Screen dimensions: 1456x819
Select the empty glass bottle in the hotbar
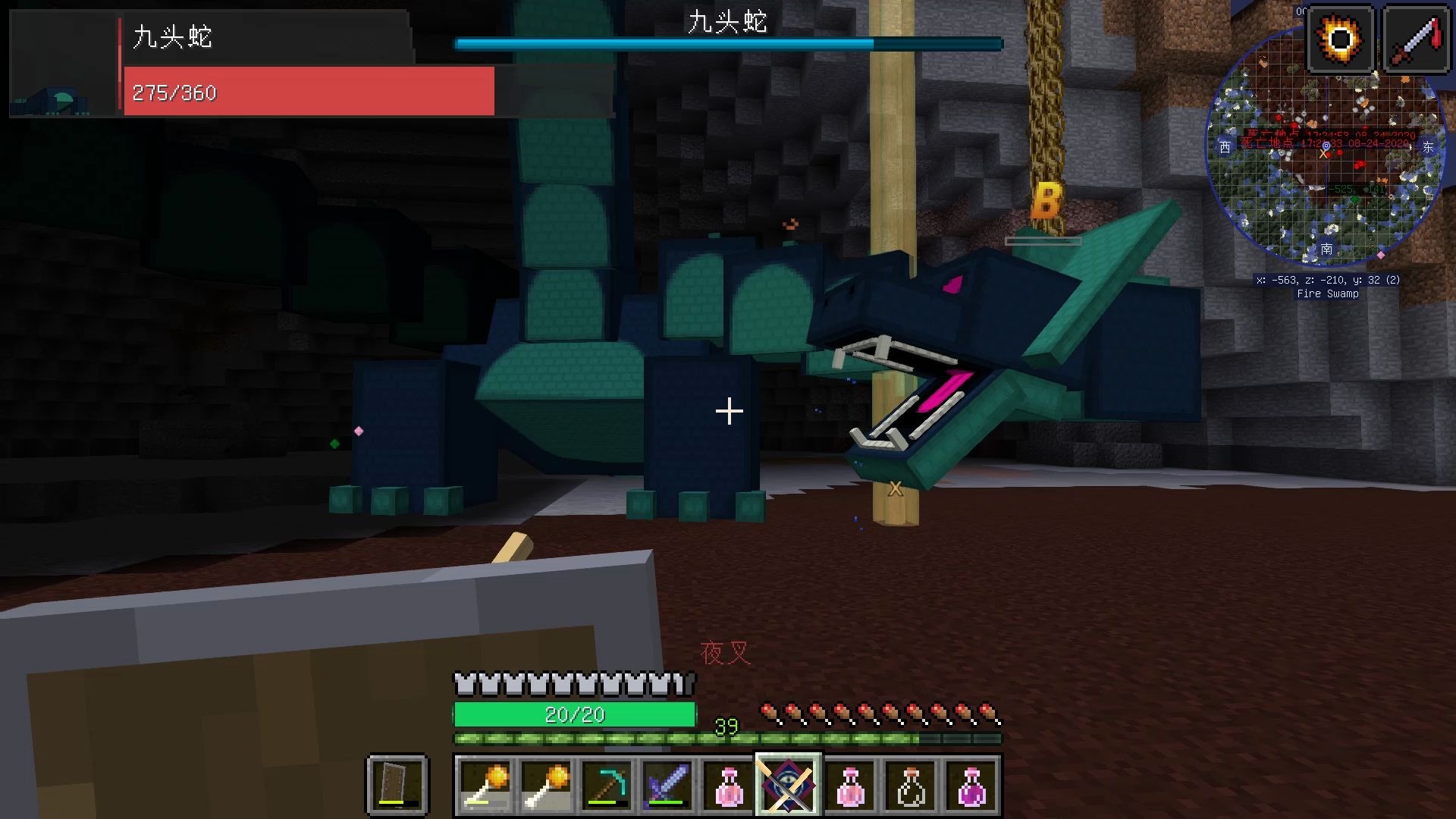click(908, 783)
